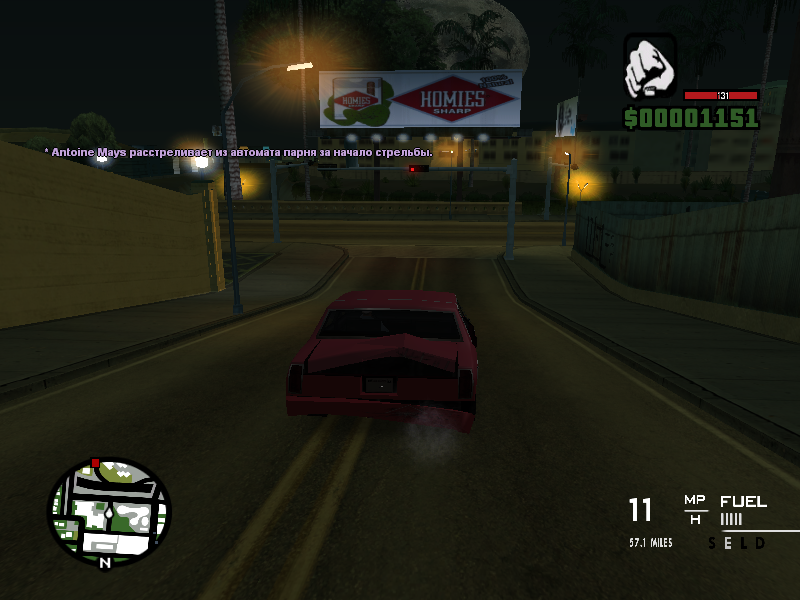Click the north N indicator on radar
Screen dimensions: 800x600
click(x=104, y=562)
